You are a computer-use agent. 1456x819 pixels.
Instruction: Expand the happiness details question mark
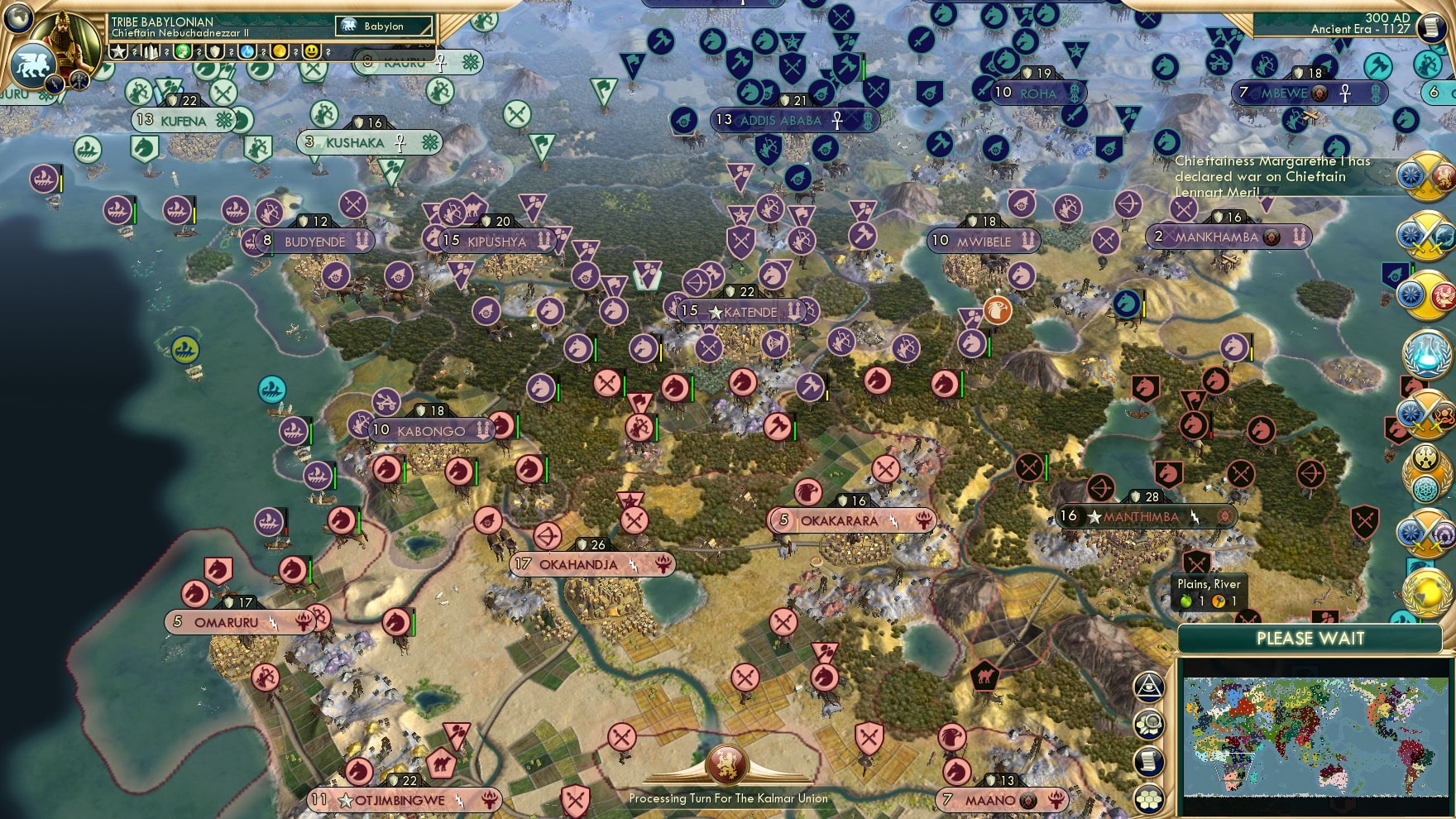328,52
